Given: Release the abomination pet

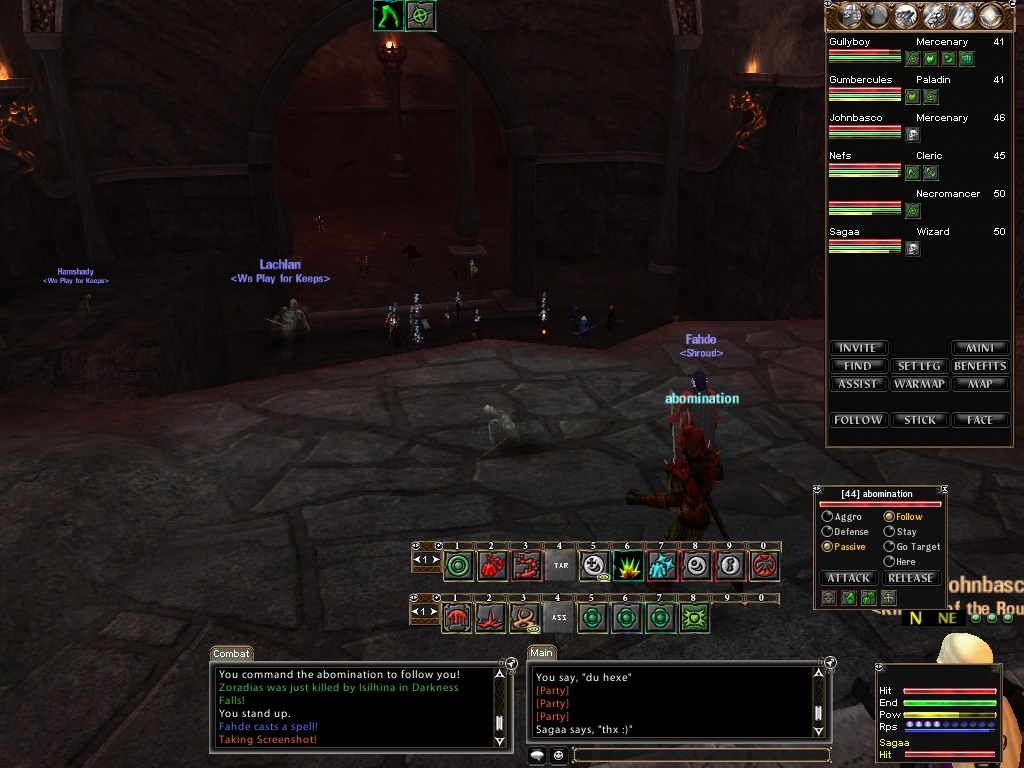Looking at the screenshot, I should [x=910, y=578].
